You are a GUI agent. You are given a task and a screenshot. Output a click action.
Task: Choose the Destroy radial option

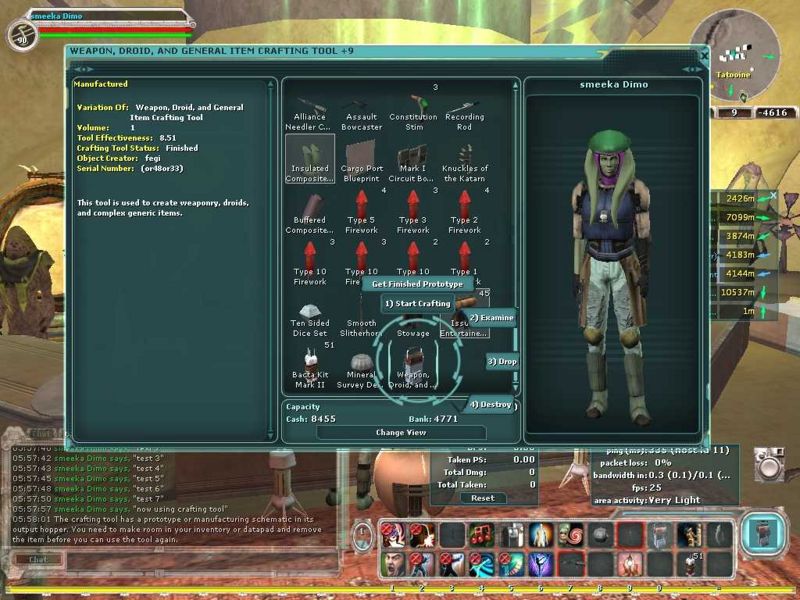[x=491, y=405]
